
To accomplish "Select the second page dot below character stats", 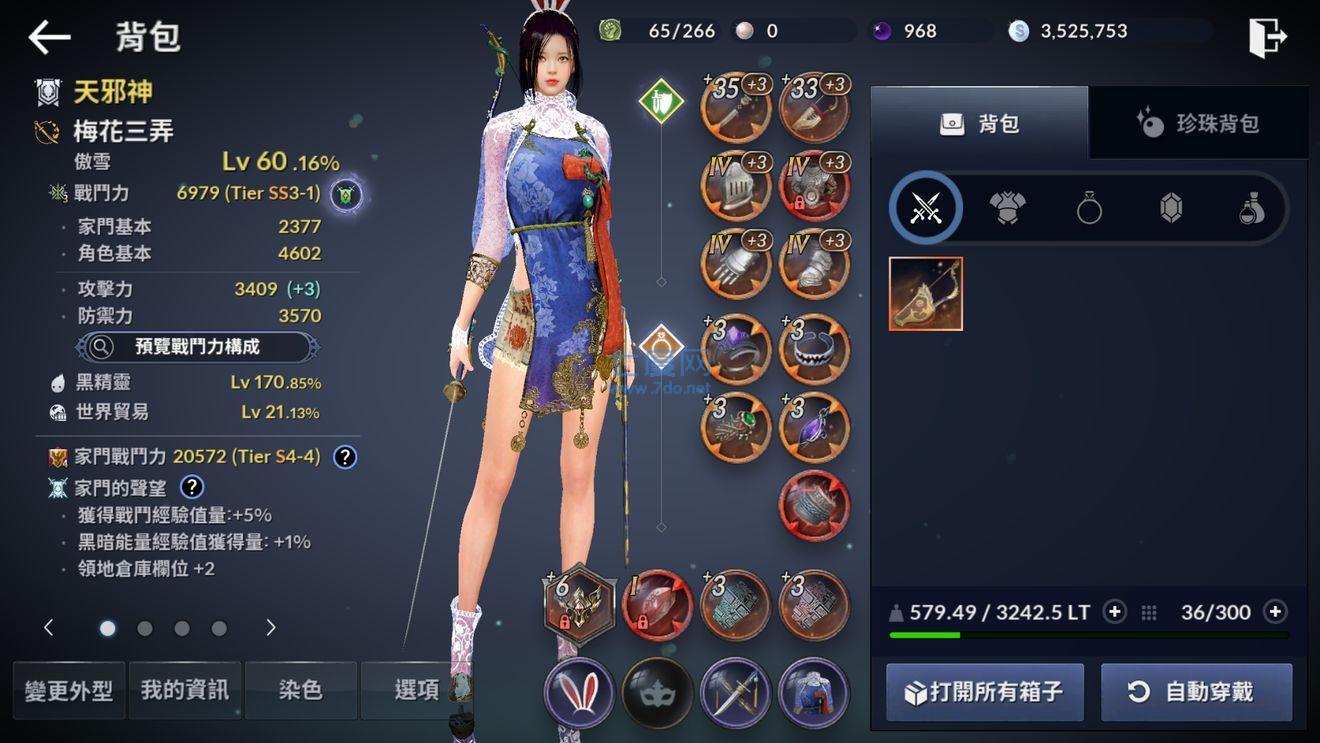I will [x=145, y=629].
